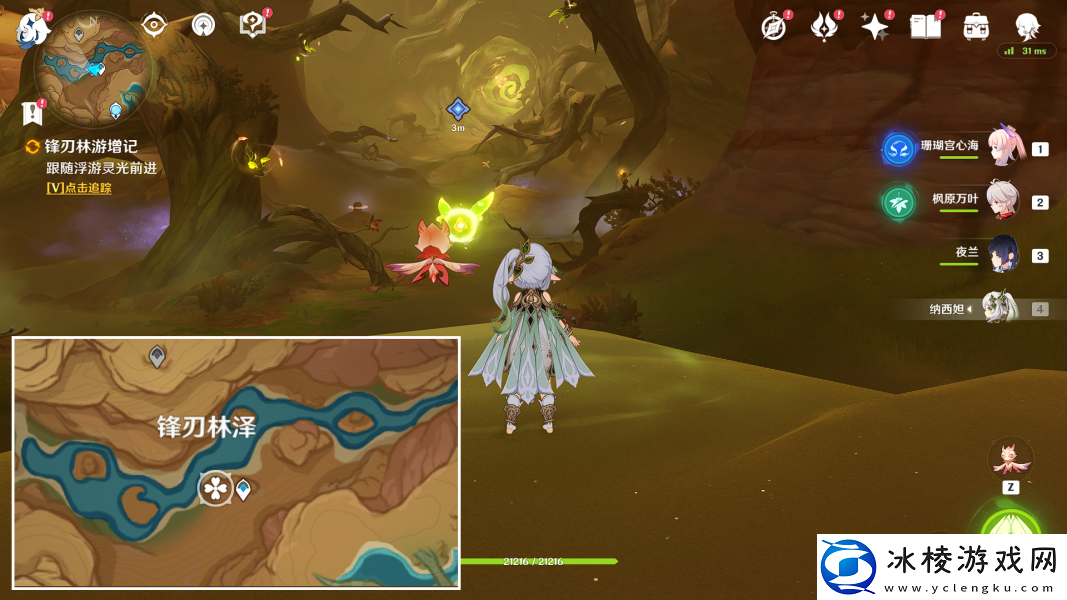Switch to party member 枫原万叶
The width and height of the screenshot is (1067, 600).
click(1003, 201)
